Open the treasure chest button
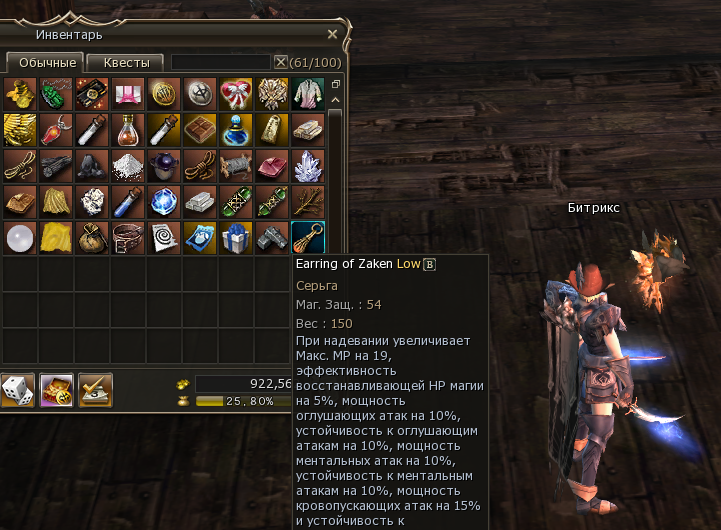The image size is (721, 530). point(56,390)
